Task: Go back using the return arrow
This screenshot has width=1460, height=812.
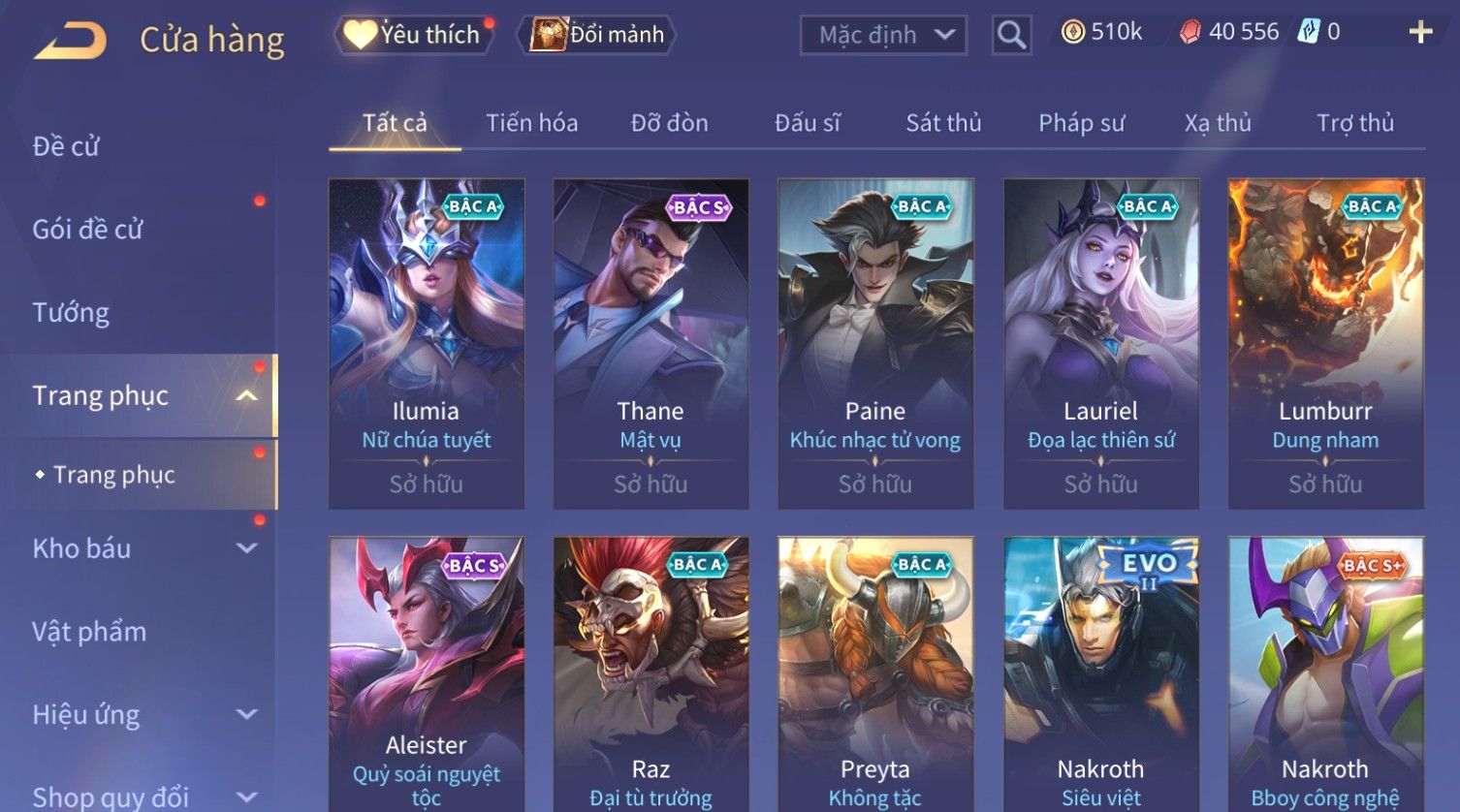Action: [x=71, y=41]
